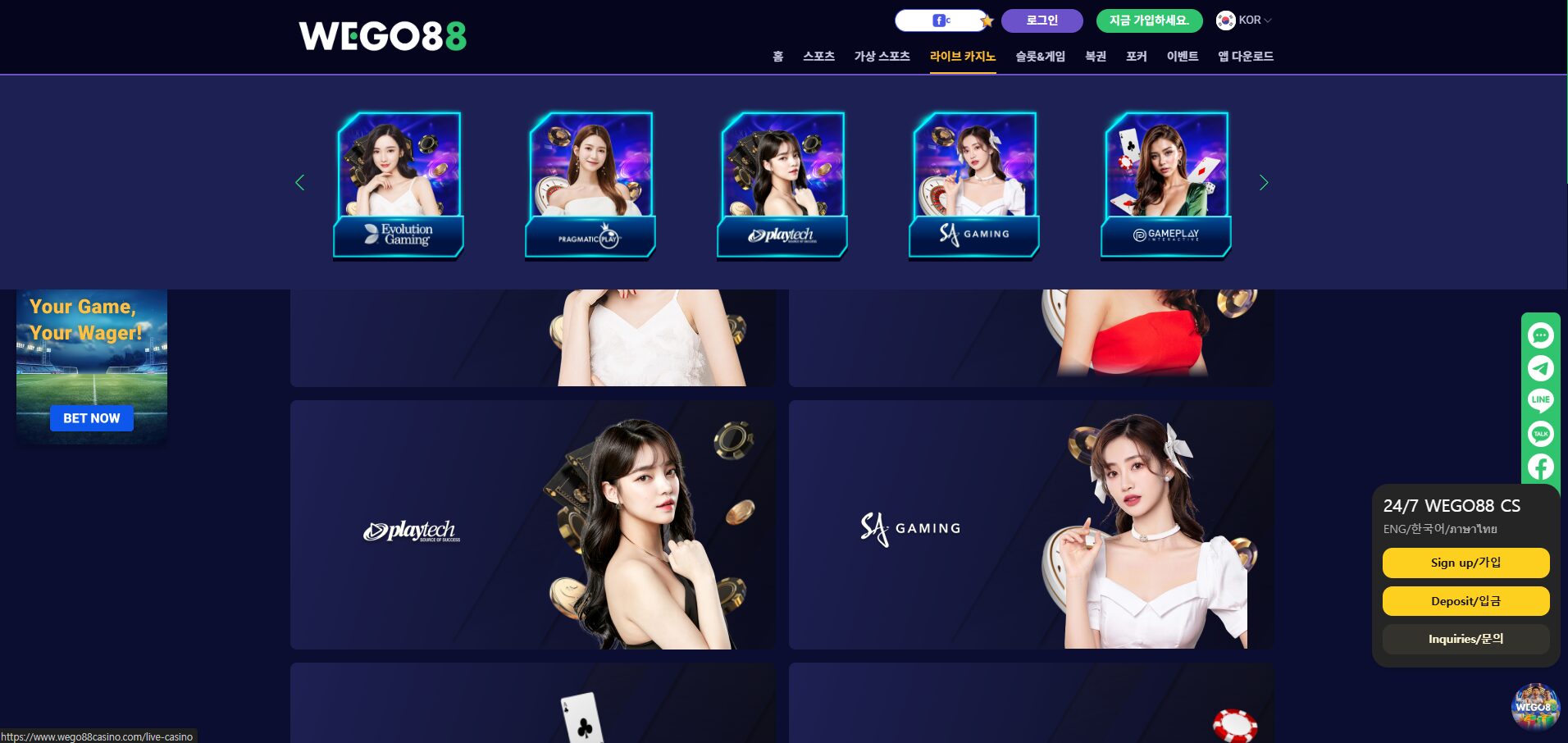The height and width of the screenshot is (743, 1568).
Task: Open the Inquiries support button
Action: (x=1465, y=639)
